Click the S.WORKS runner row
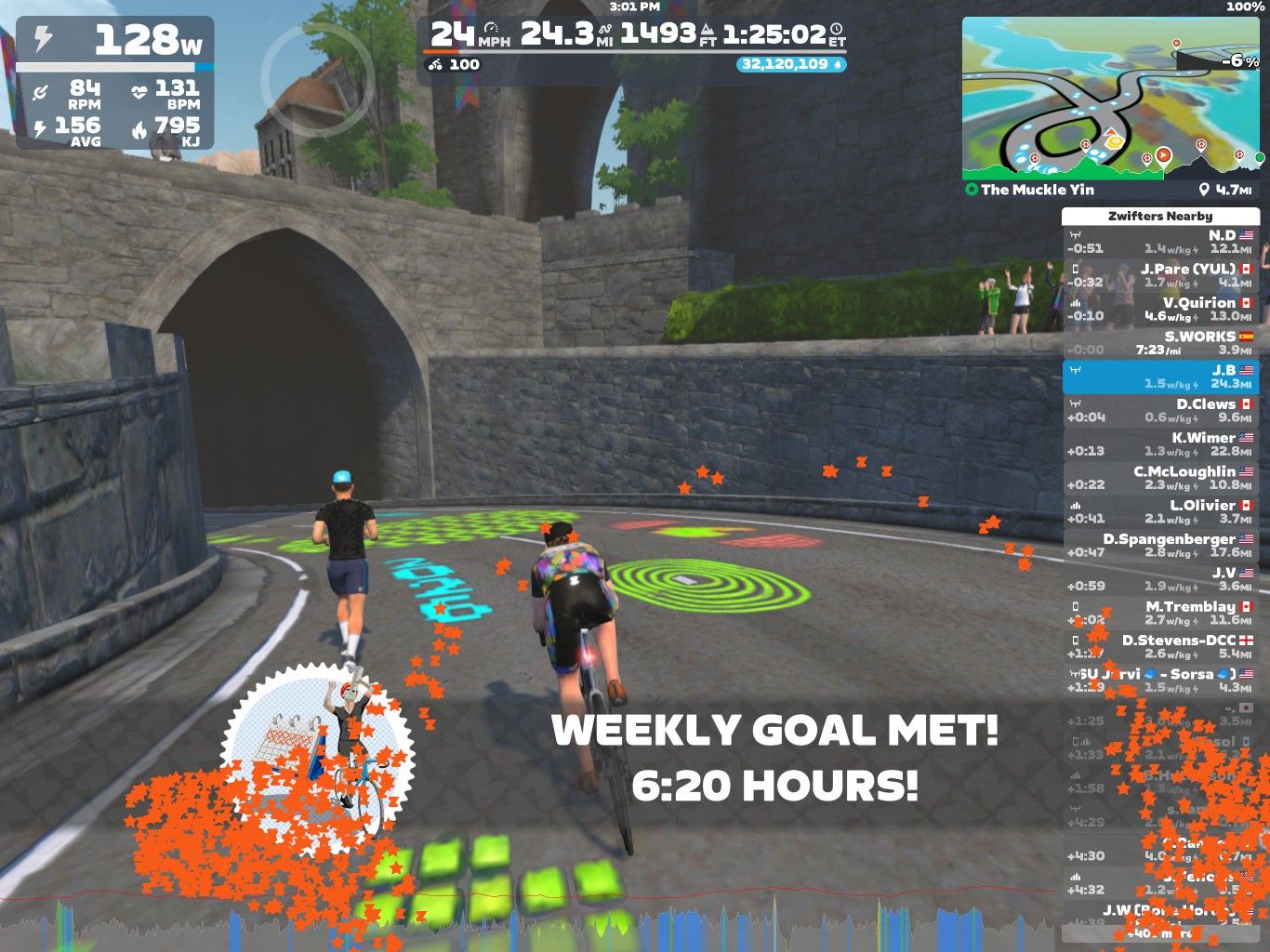This screenshot has height=952, width=1270. pos(1160,343)
